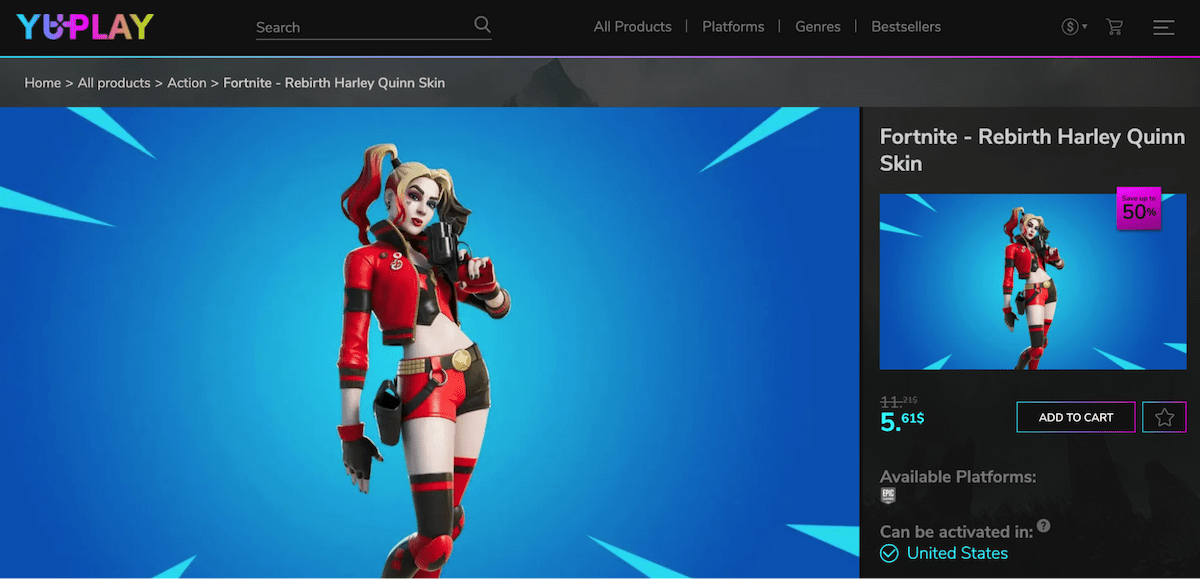The height and width of the screenshot is (579, 1200).
Task: Click the magnifying glass search icon
Action: point(482,25)
